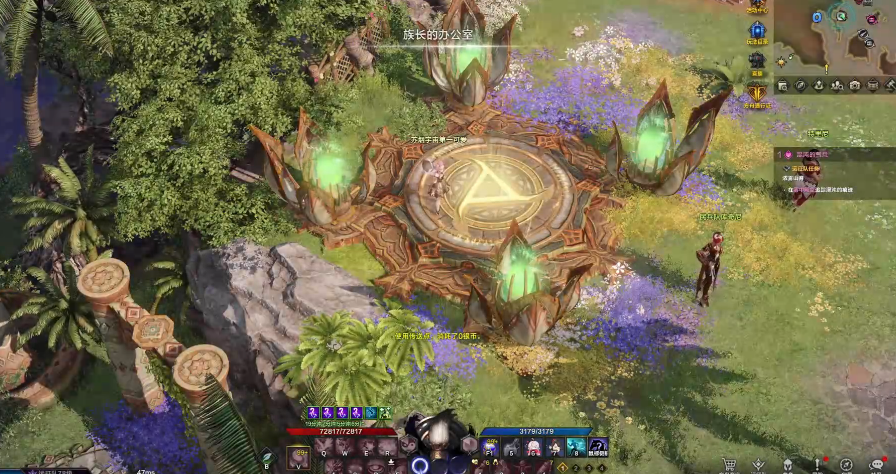Click the leaf icon labeled B
896x474 pixels.
267,458
